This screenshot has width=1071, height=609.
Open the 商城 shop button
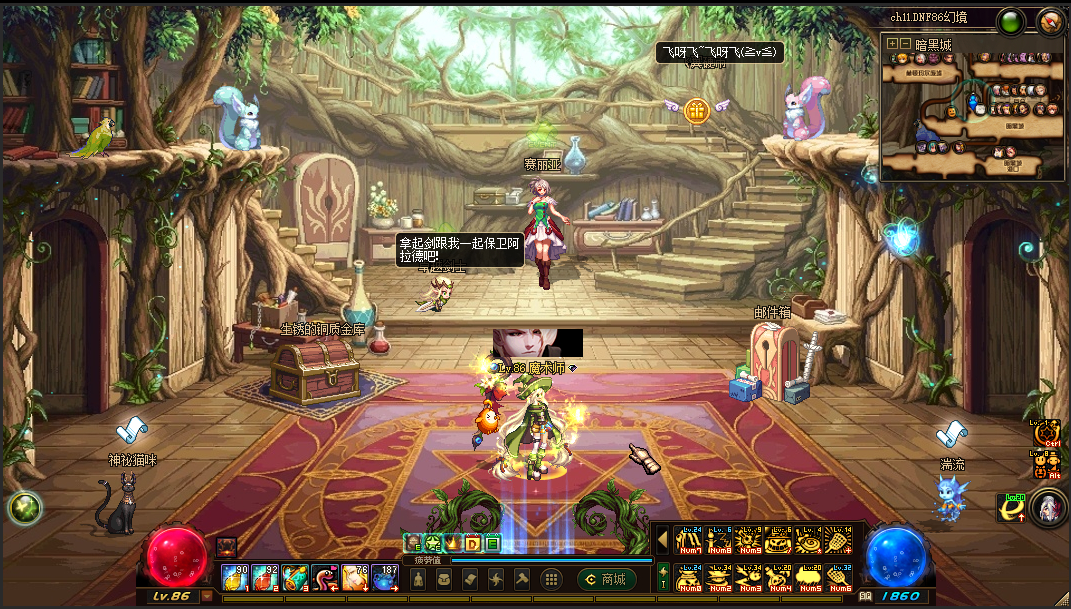coord(607,579)
